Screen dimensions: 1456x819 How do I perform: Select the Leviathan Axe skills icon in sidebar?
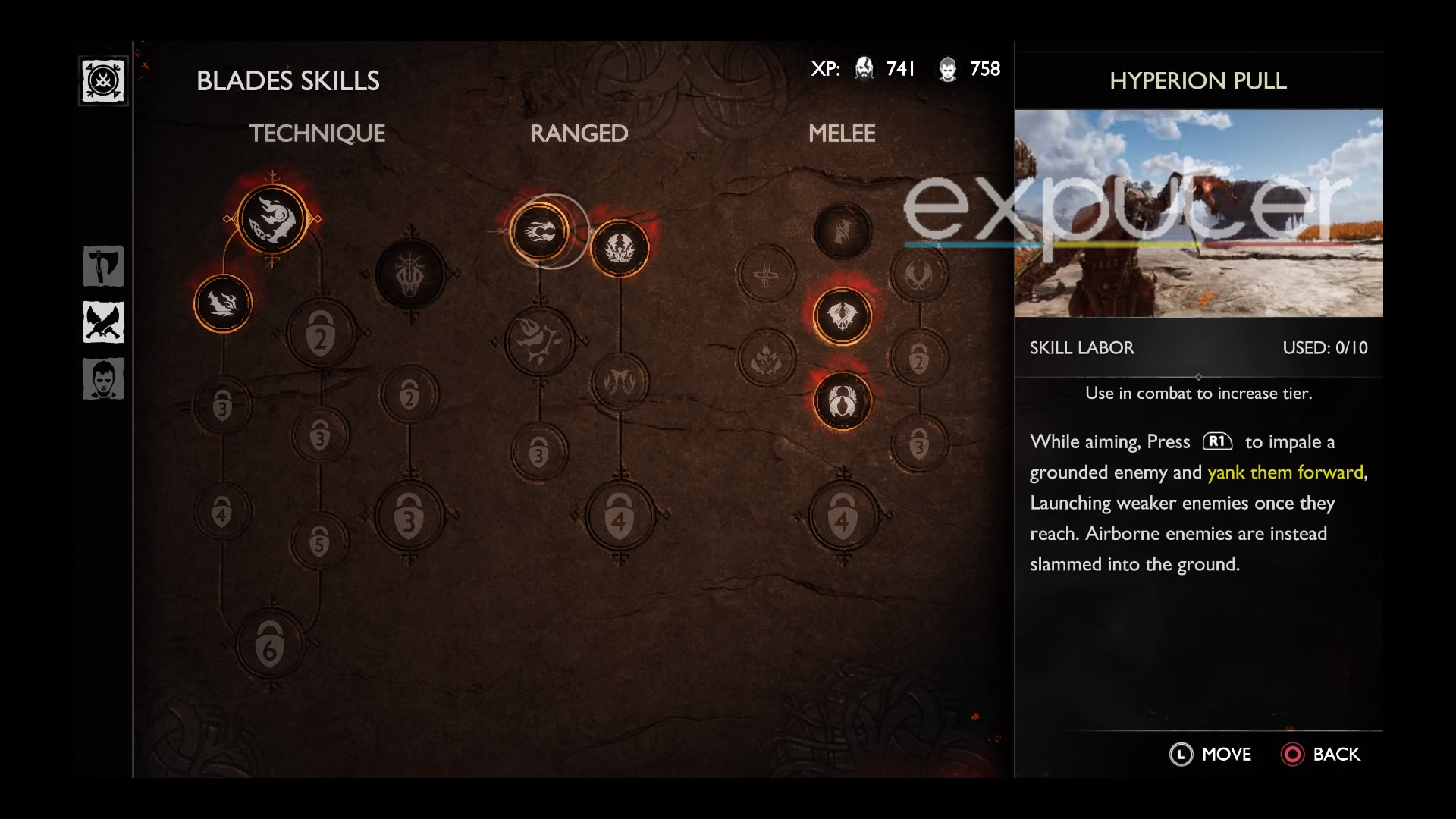(x=103, y=266)
